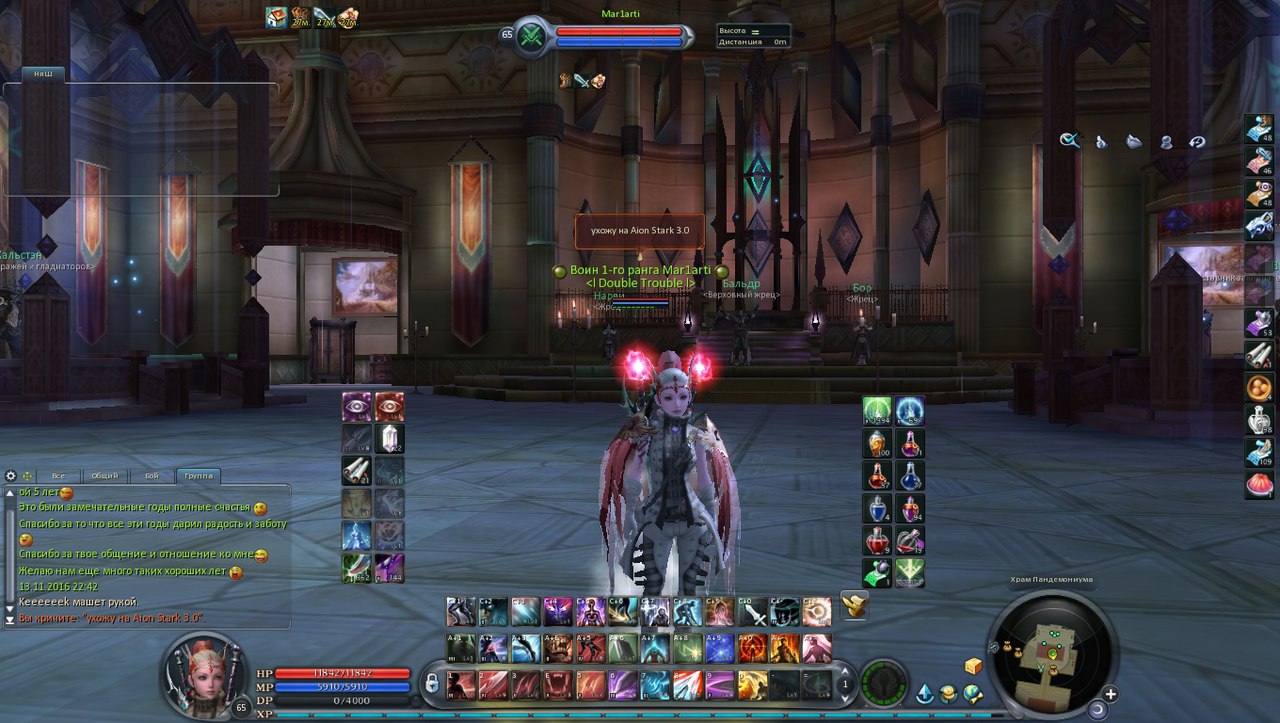Switch to the Группа chat tab
Screen dimensions: 1280x723
pyautogui.click(x=198, y=476)
